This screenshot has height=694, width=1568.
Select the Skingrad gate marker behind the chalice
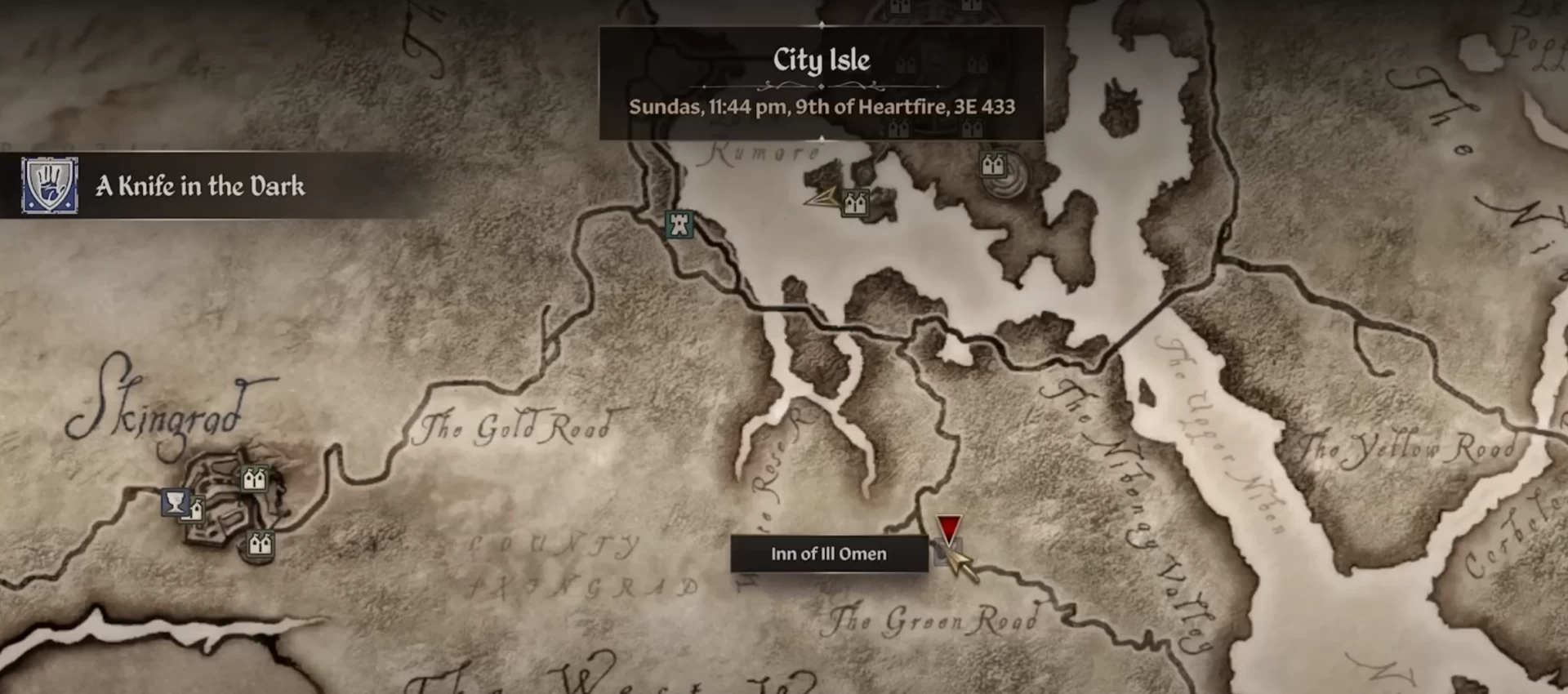[x=196, y=512]
